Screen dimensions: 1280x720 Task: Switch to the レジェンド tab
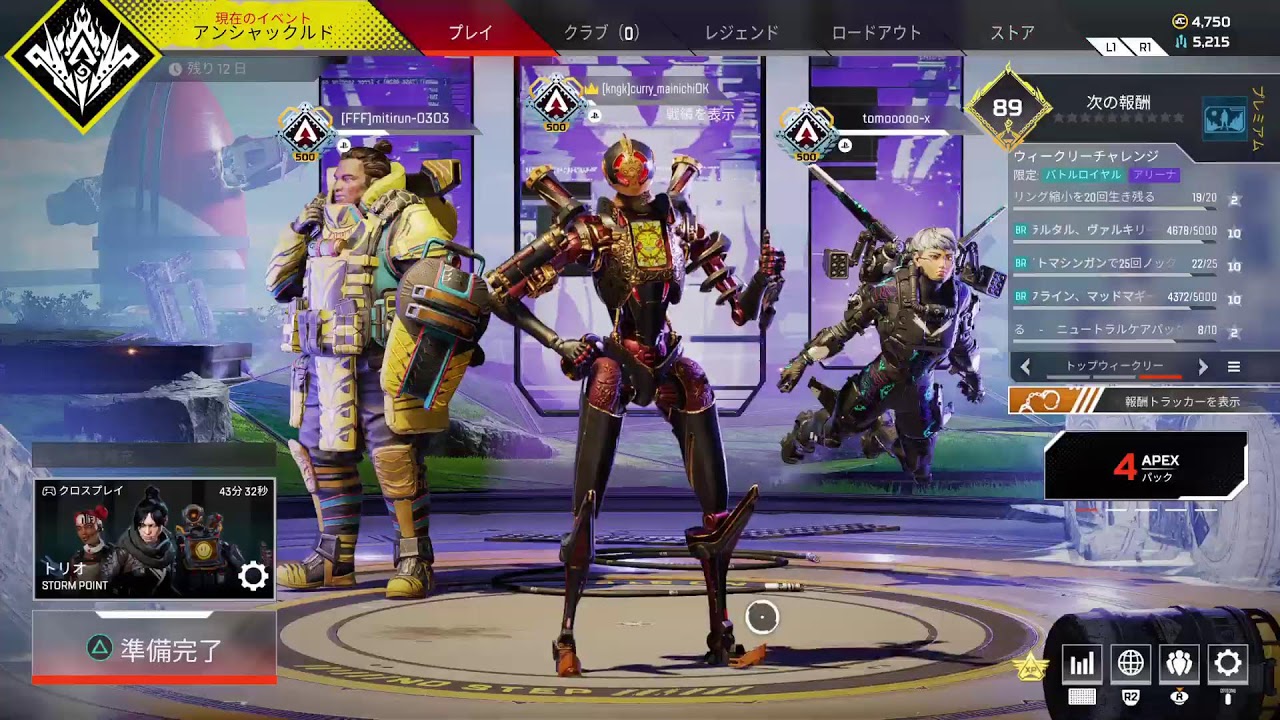click(741, 32)
